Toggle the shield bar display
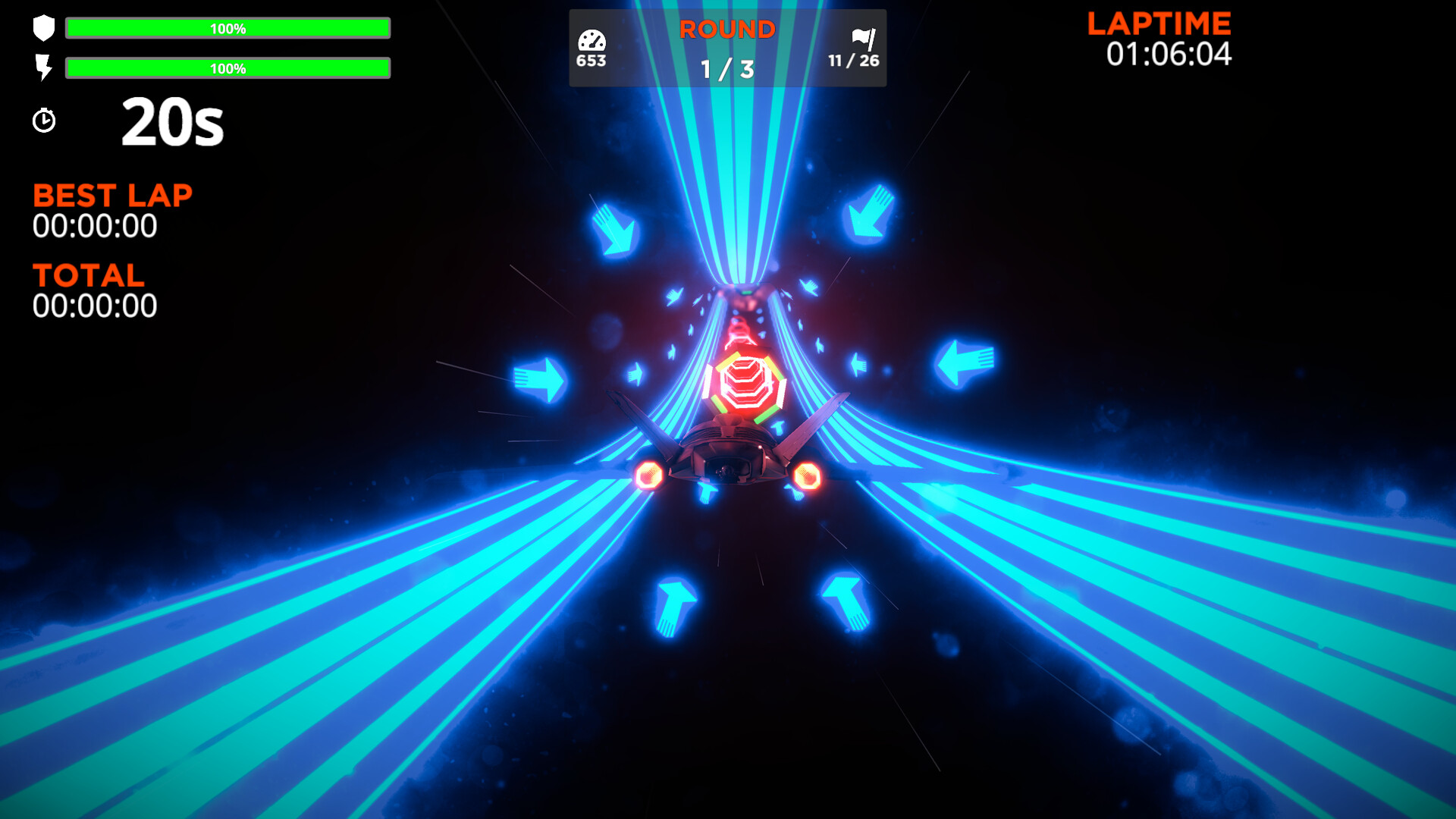This screenshot has height=819, width=1456. pyautogui.click(x=227, y=29)
